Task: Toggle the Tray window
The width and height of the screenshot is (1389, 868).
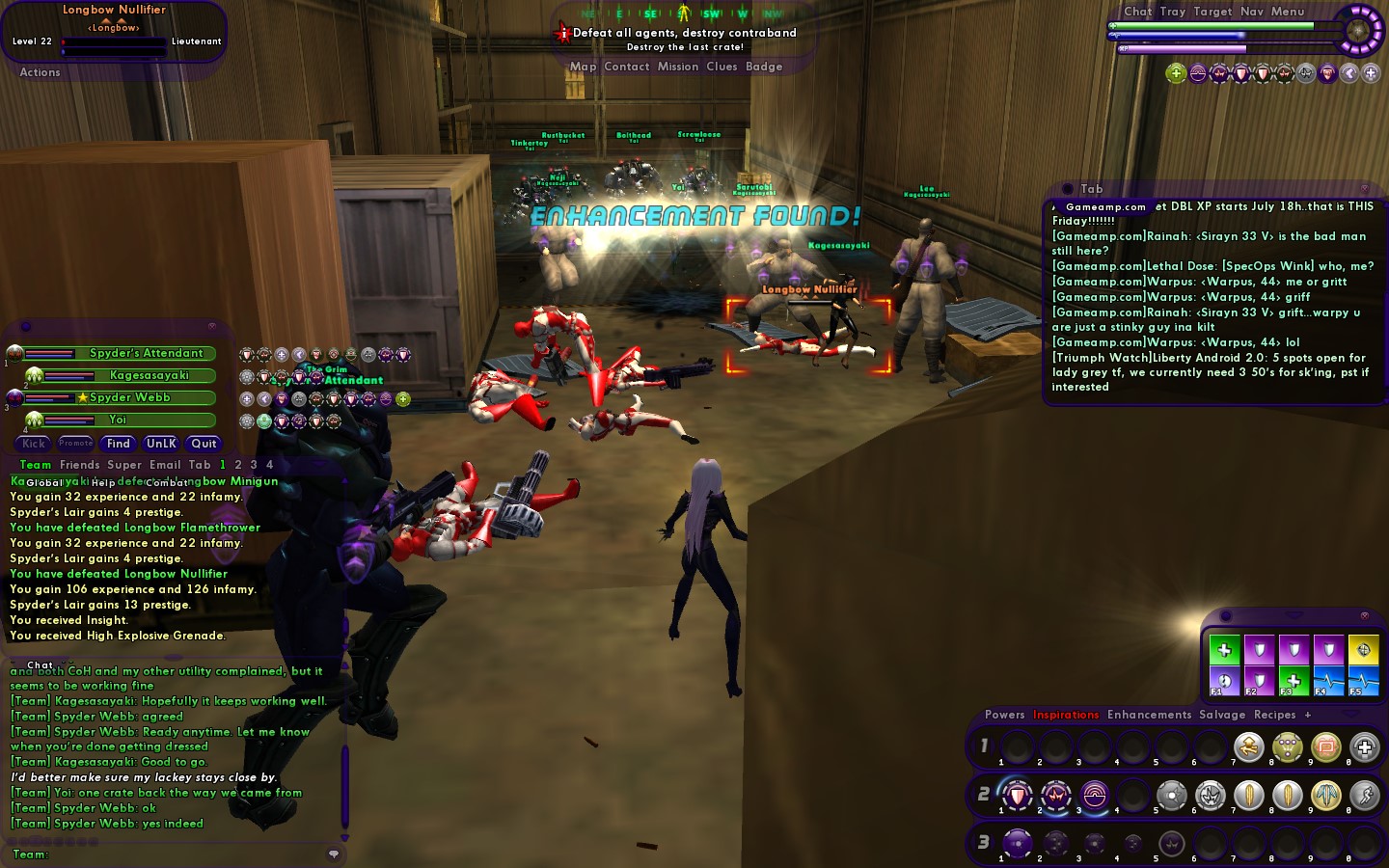Action: [1172, 12]
